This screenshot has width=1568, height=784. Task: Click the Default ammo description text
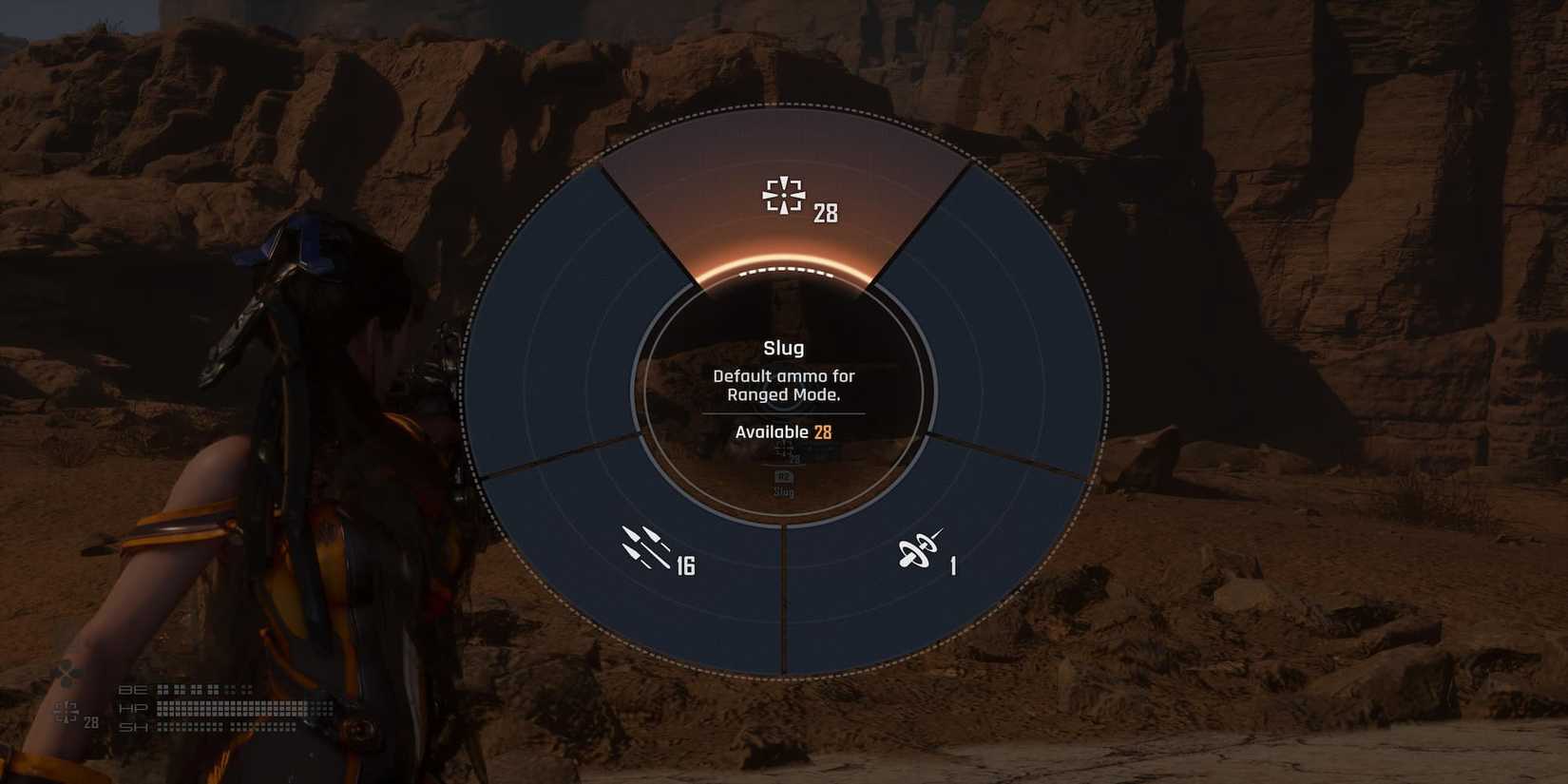781,384
